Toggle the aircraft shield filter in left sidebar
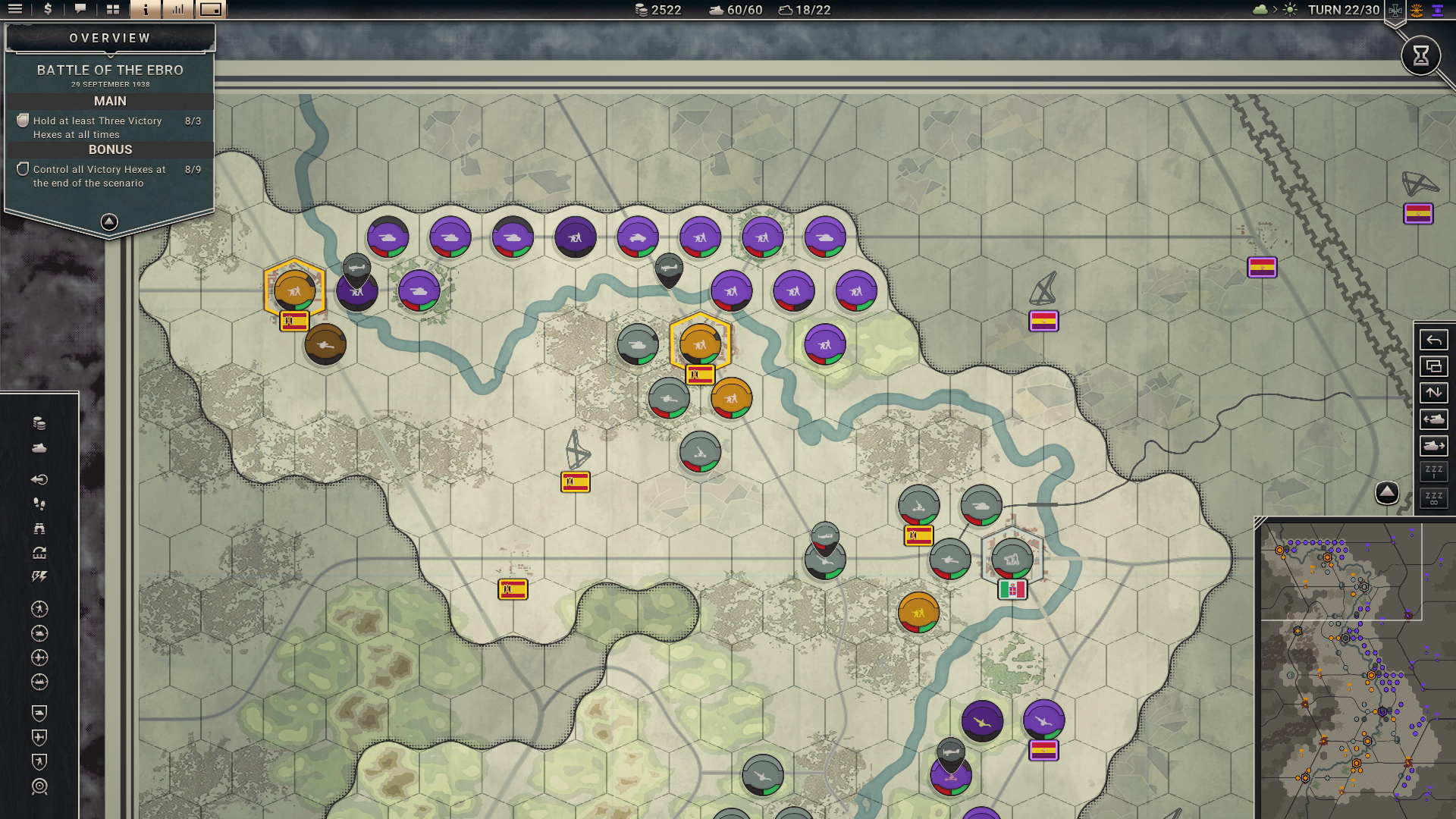 point(38,736)
